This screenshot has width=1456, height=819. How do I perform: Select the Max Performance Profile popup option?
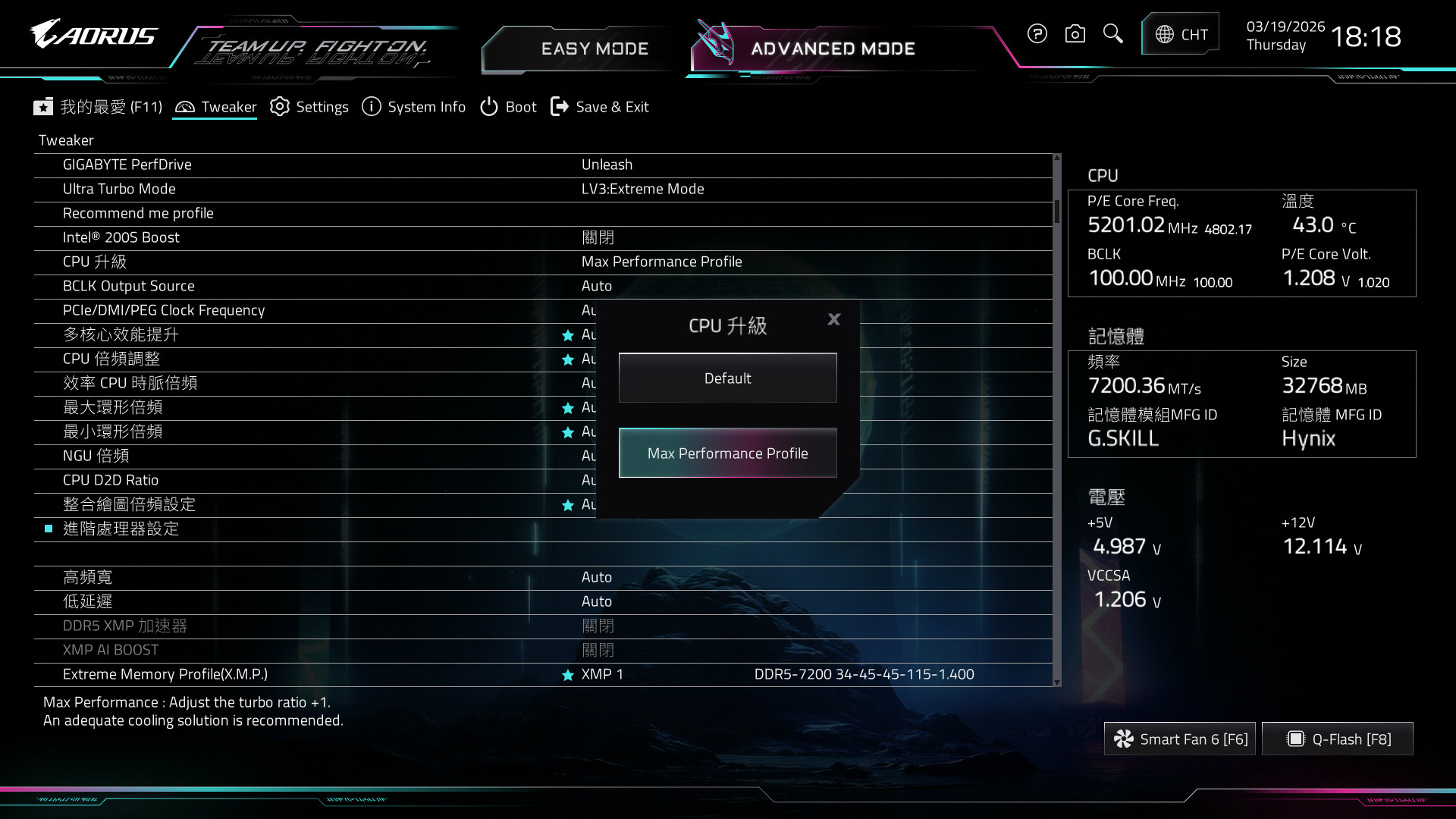[727, 453]
